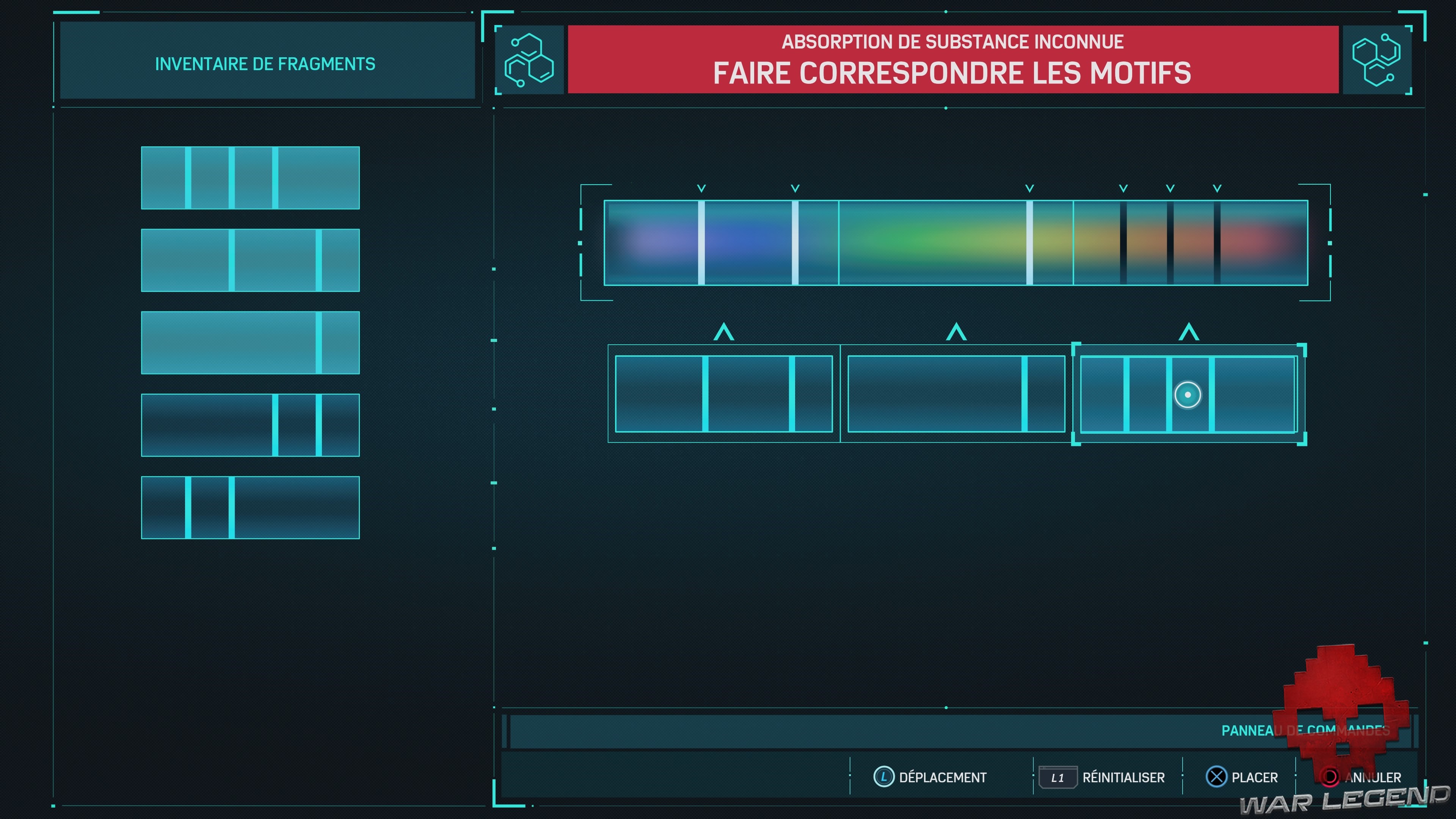Click the molecule icon left of the red banner
The image size is (1456, 819).
(x=530, y=60)
